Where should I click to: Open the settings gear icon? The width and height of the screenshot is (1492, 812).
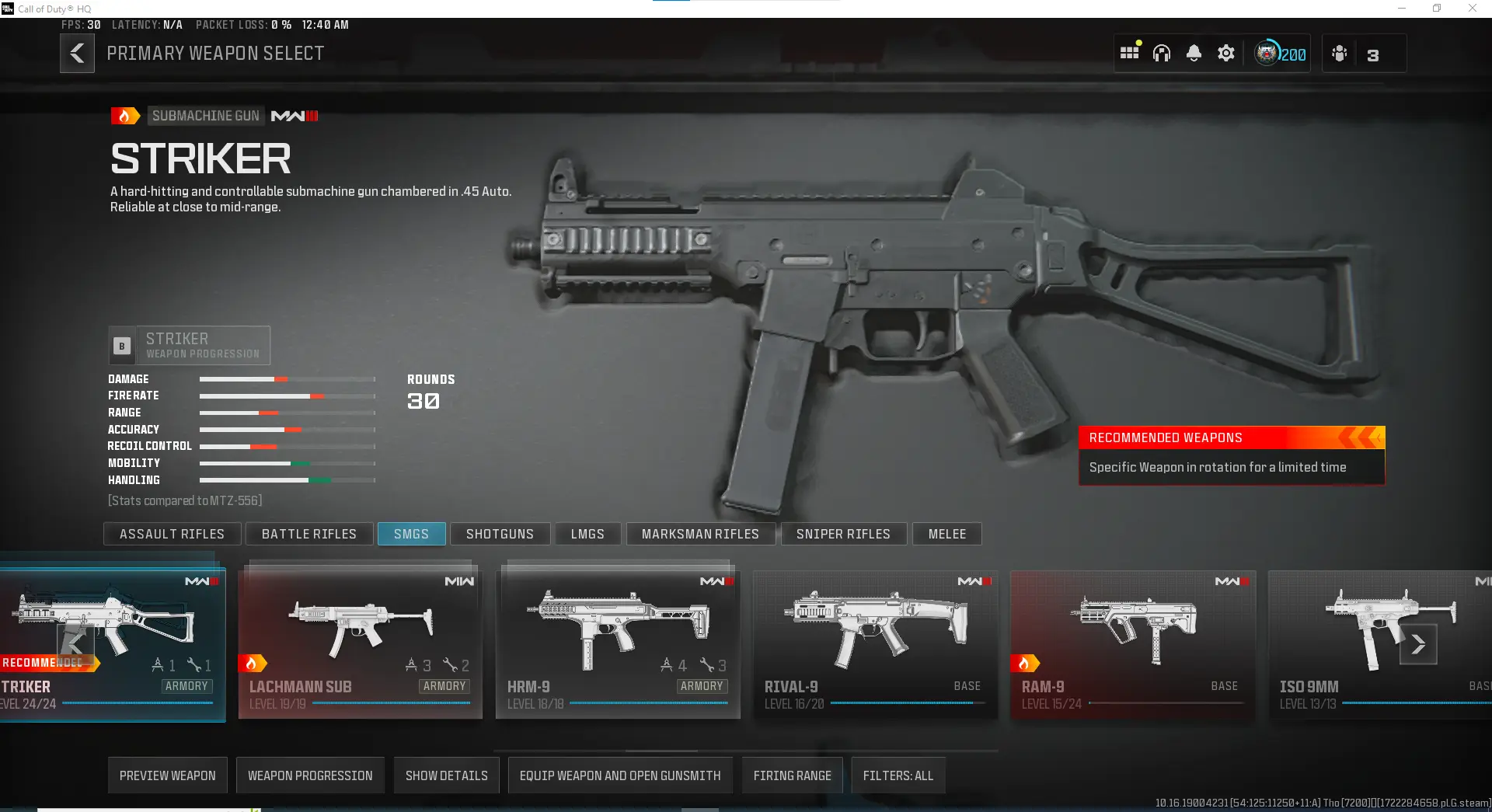click(x=1225, y=53)
